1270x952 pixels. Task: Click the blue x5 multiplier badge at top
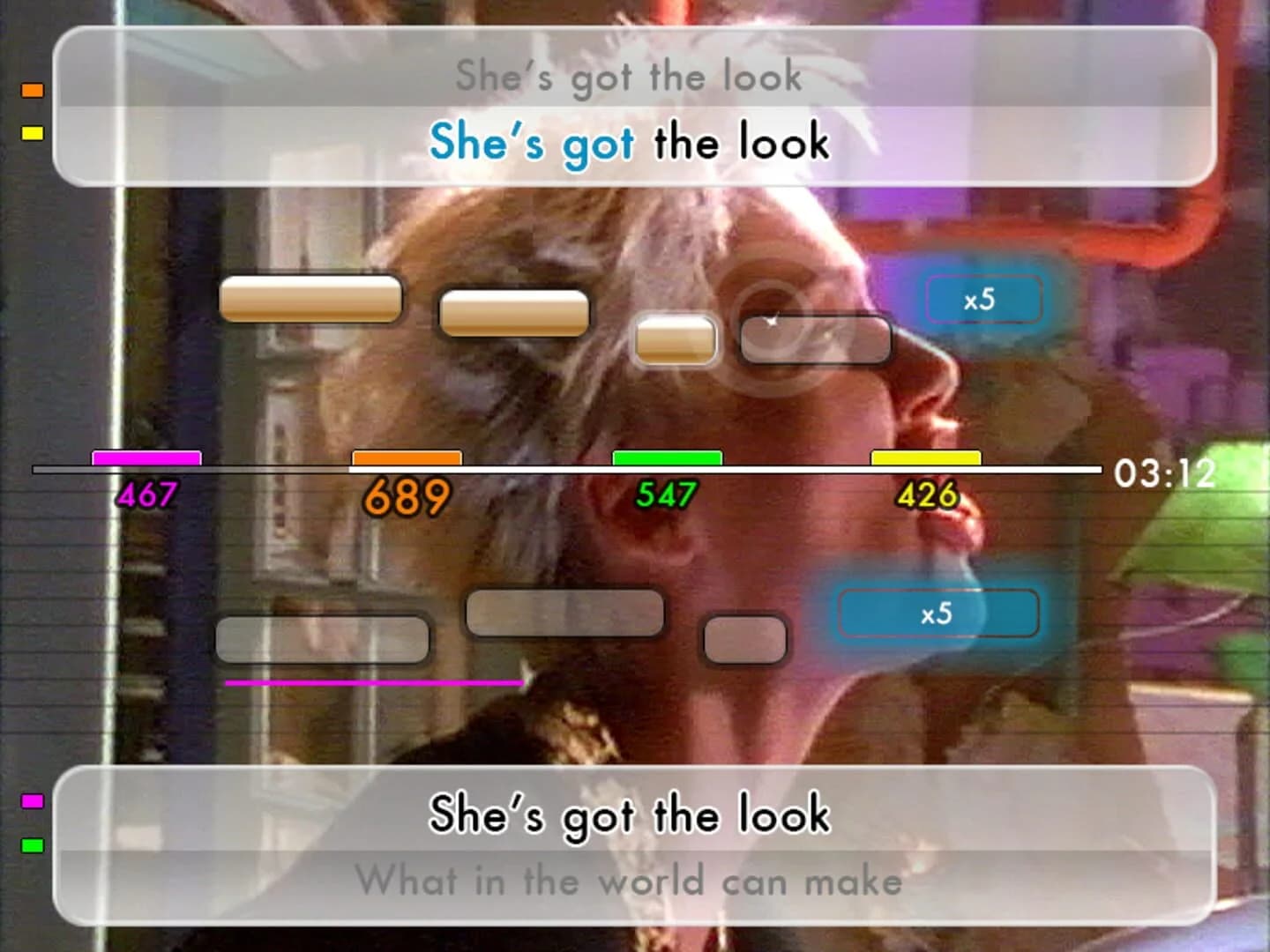tap(983, 299)
